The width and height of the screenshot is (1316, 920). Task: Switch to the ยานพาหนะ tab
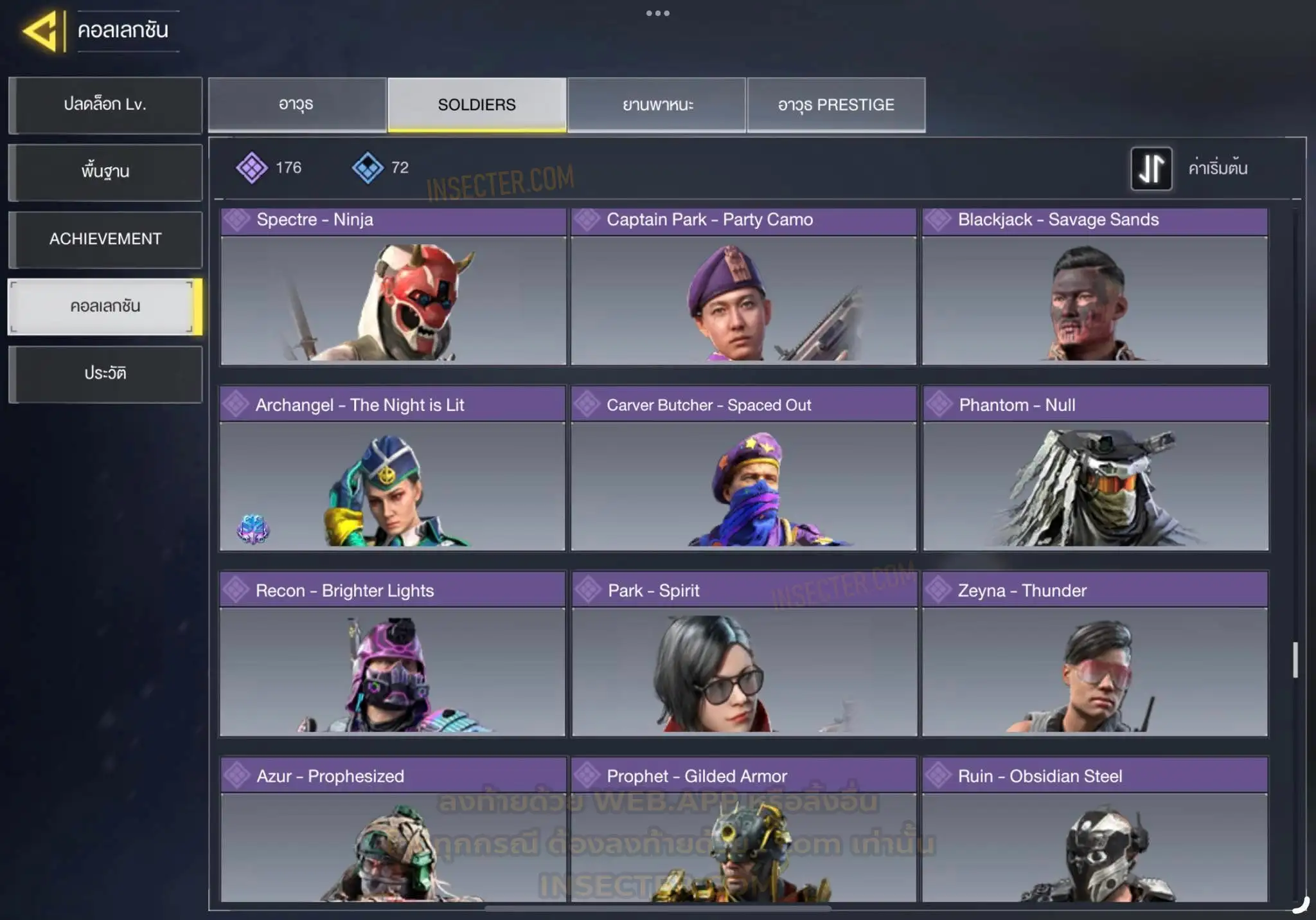pos(657,105)
